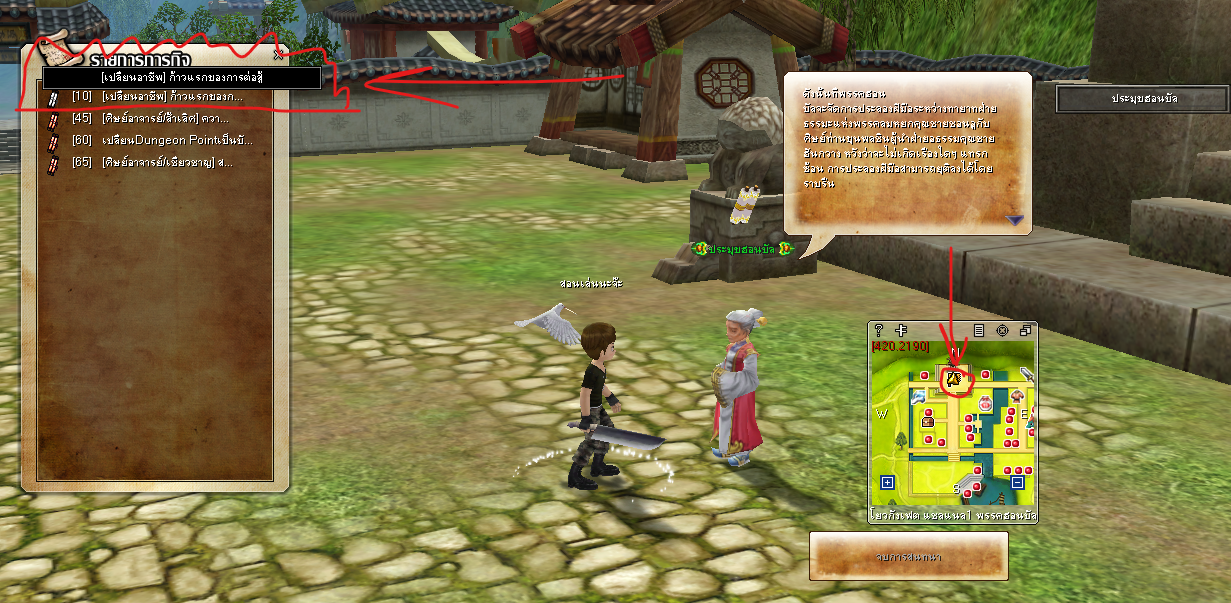This screenshot has width=1231, height=603.
Task: Select the circled quest marker on minimap
Action: [x=955, y=379]
